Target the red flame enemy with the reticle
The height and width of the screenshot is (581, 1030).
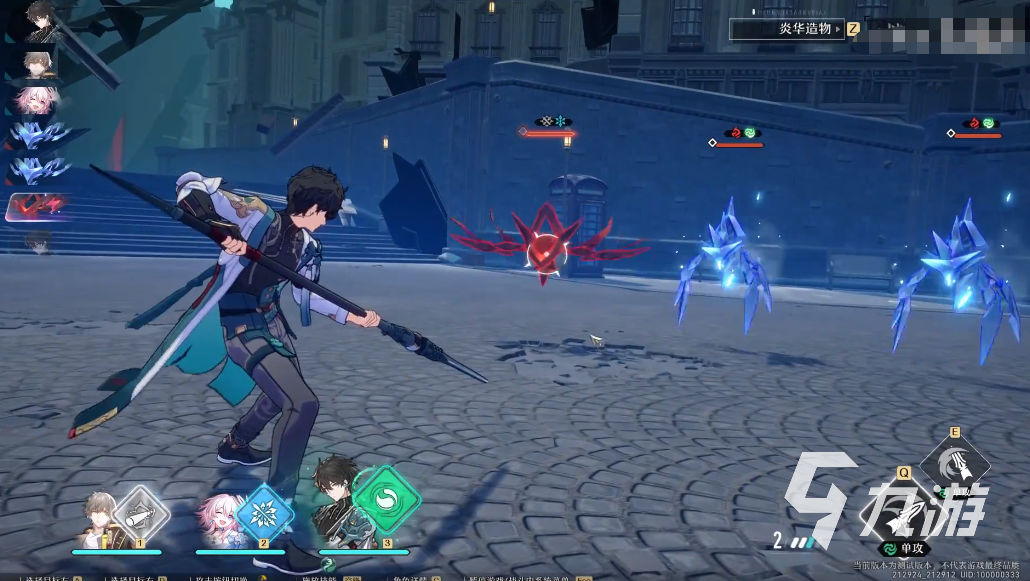click(x=547, y=250)
